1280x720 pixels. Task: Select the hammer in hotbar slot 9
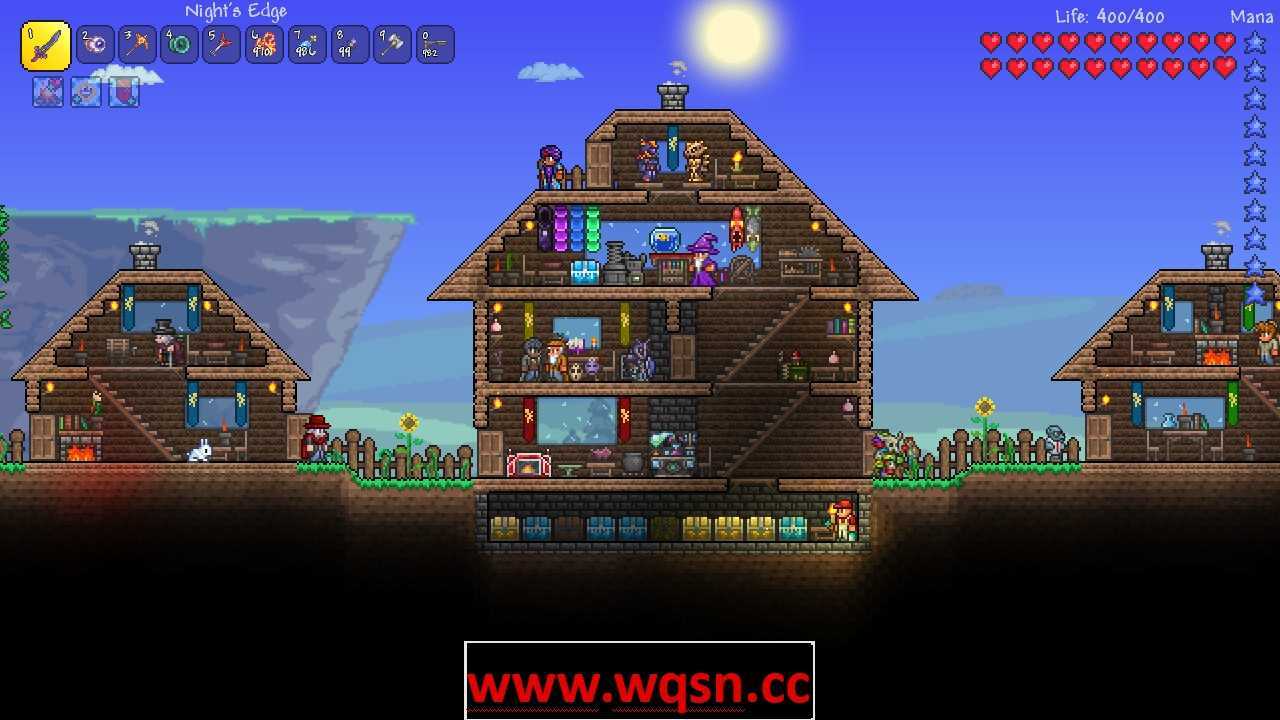[x=391, y=44]
